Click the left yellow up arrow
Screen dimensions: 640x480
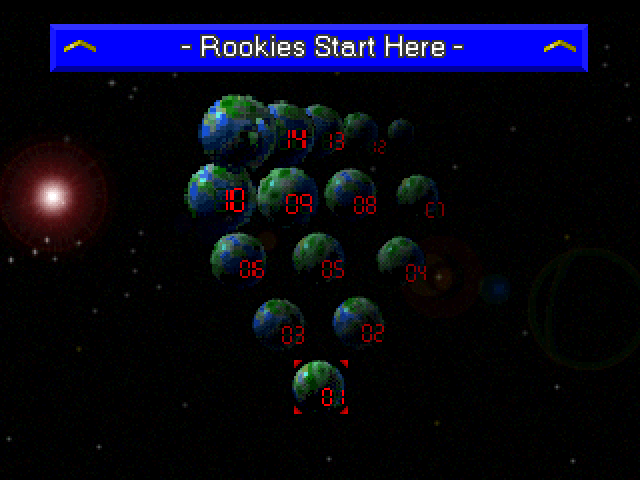tap(79, 46)
